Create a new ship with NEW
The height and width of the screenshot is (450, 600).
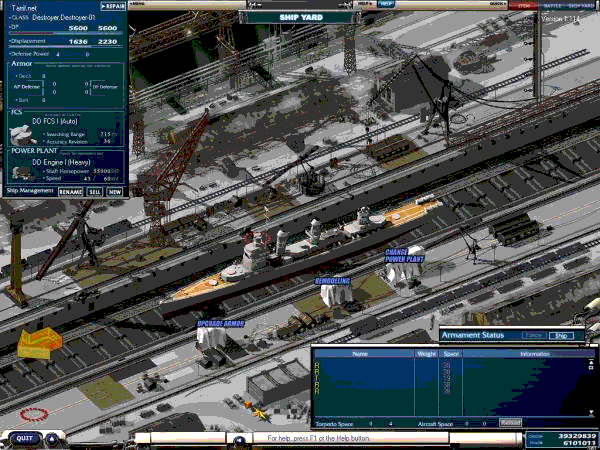click(x=115, y=190)
